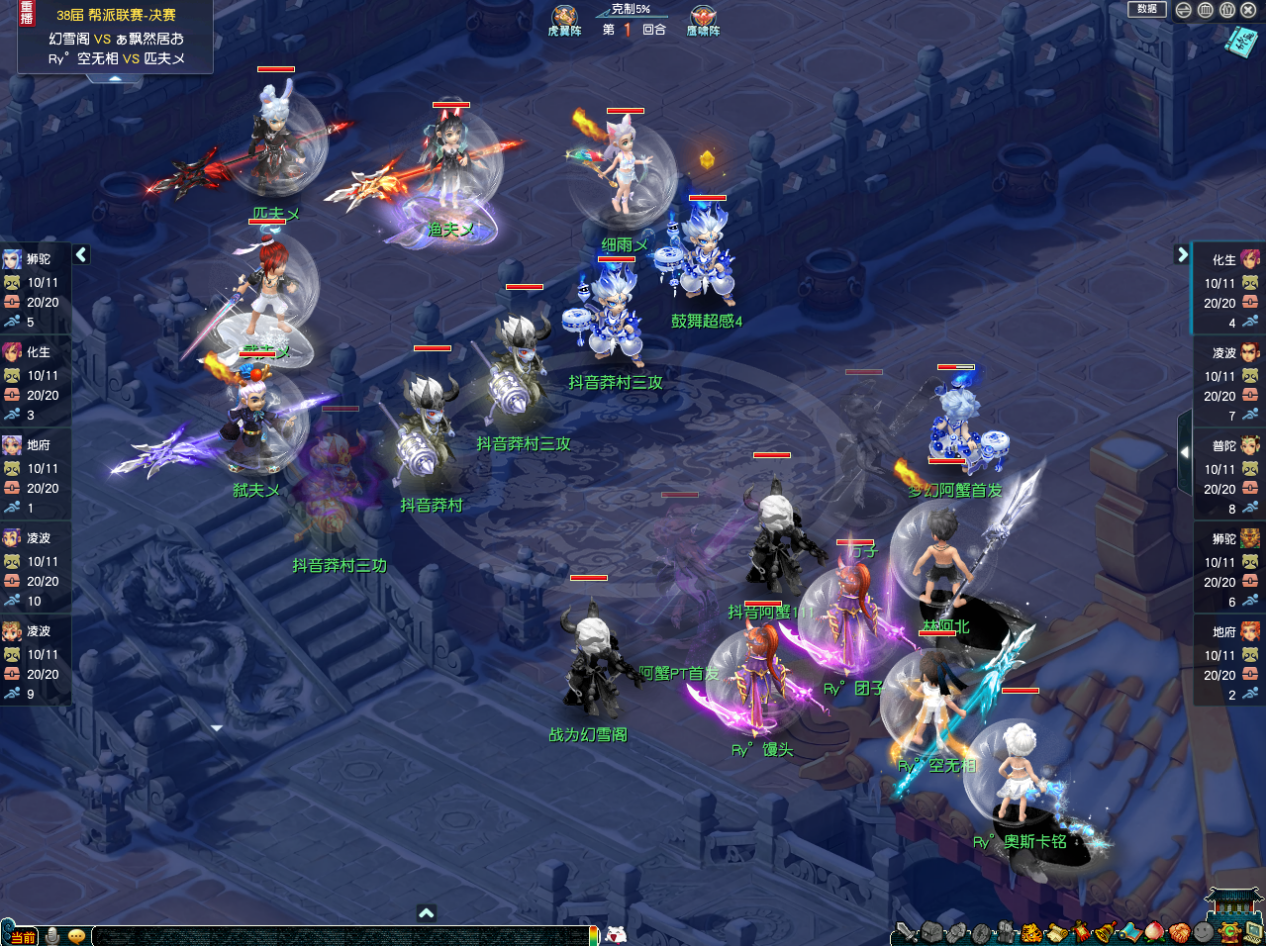Collapse the right team panel arrow

pyautogui.click(x=1182, y=254)
